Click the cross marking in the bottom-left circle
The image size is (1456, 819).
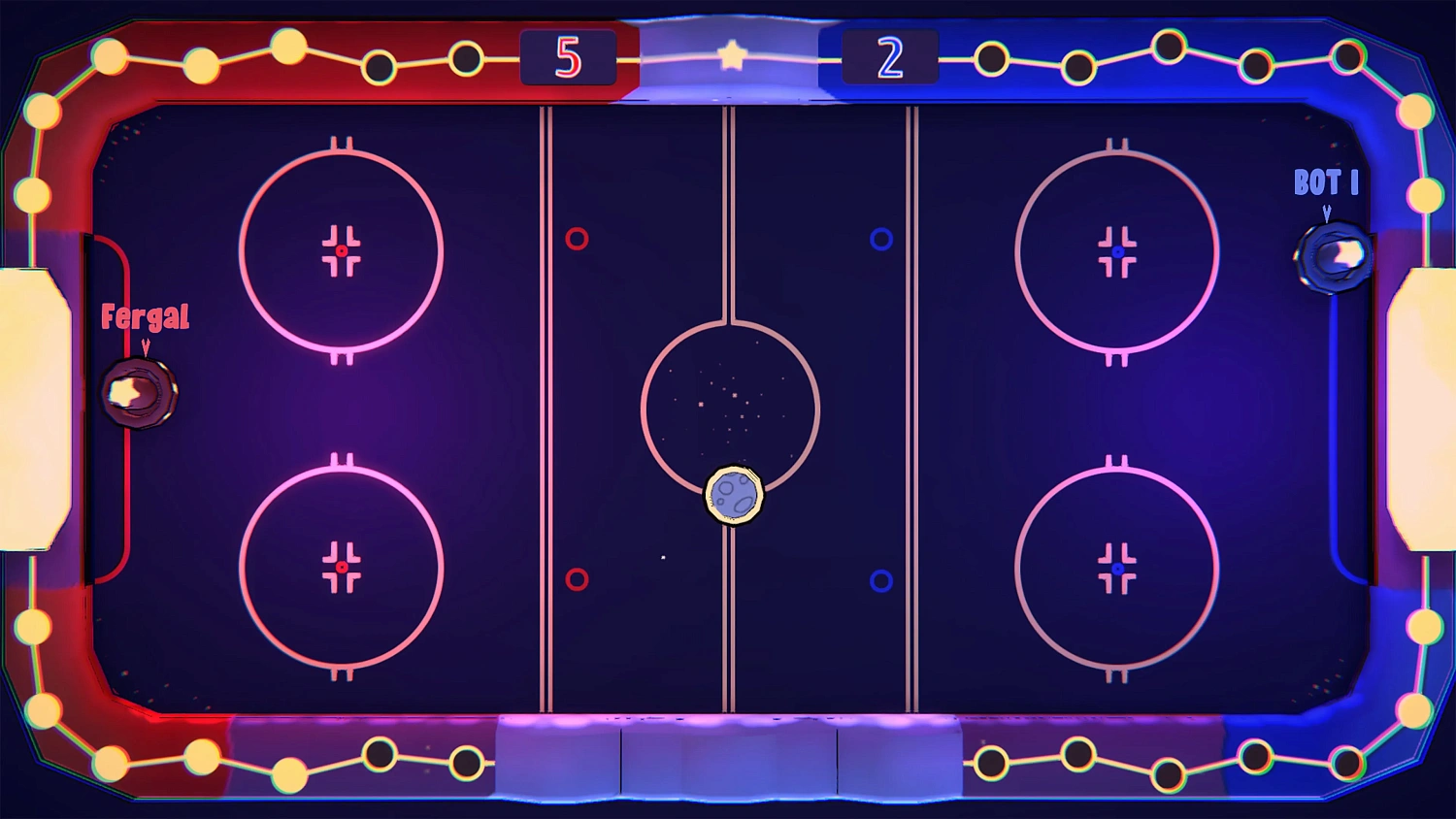342,566
